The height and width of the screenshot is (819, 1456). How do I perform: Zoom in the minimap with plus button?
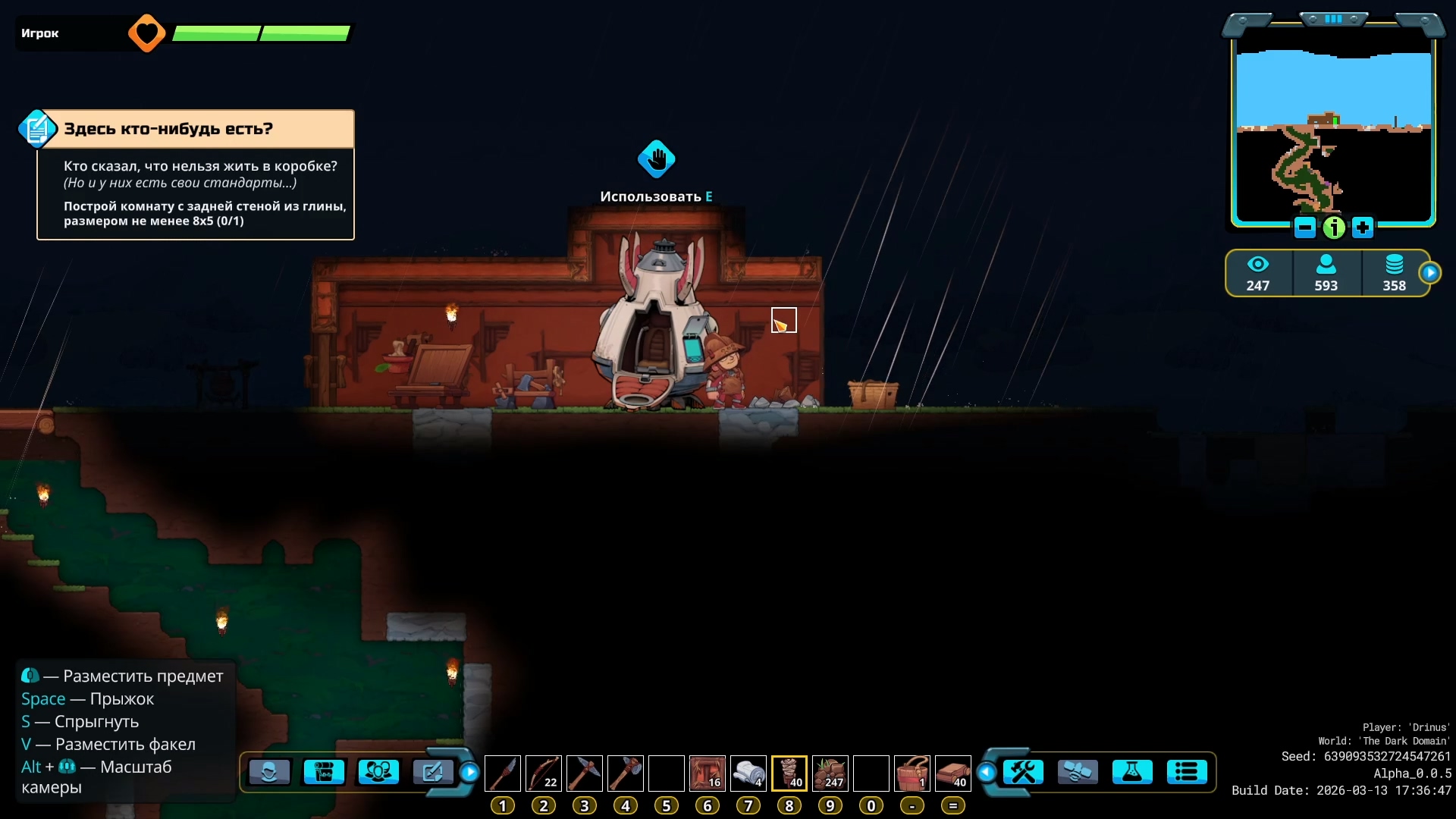1363,227
